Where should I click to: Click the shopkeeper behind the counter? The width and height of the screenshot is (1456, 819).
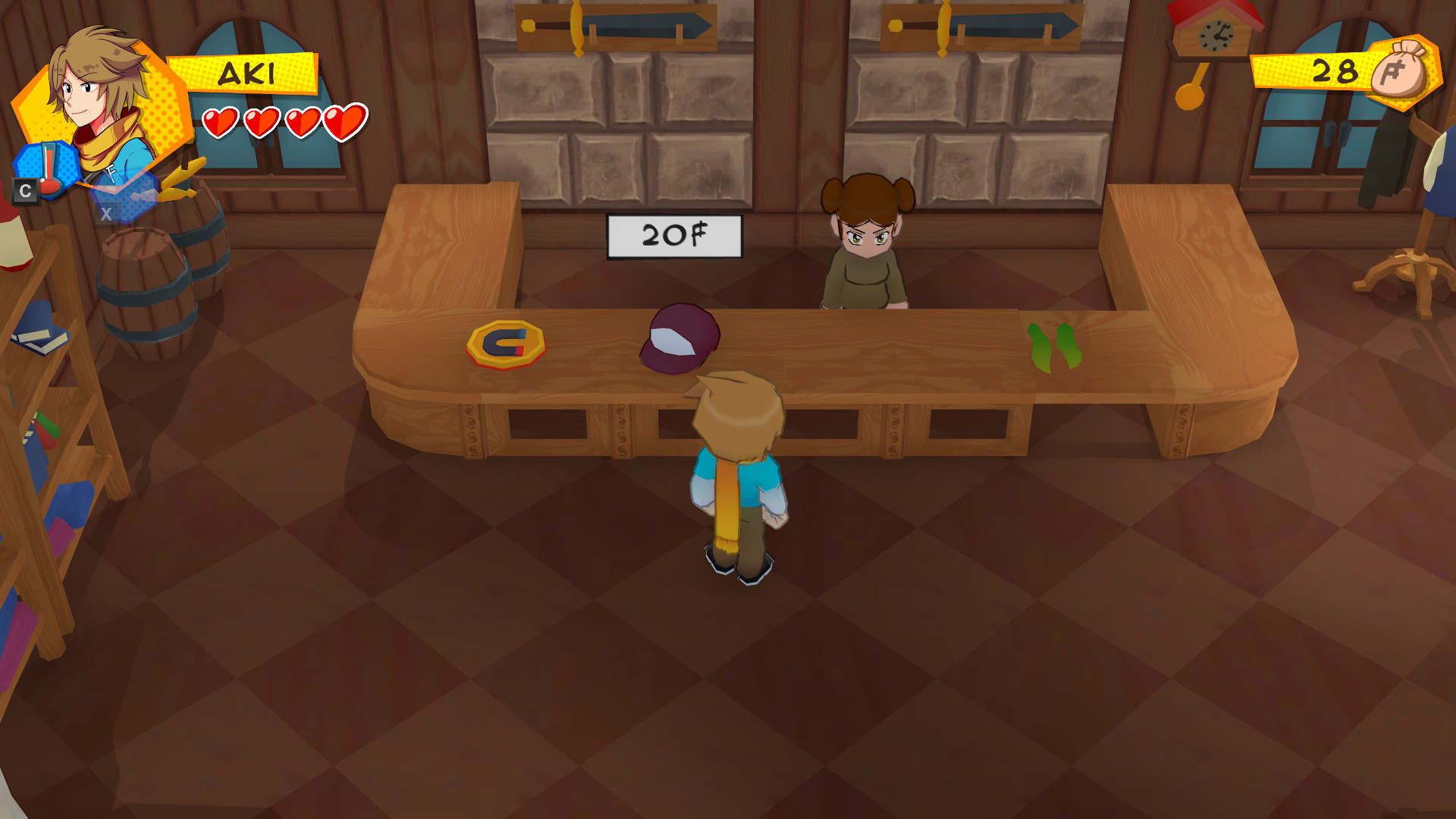[x=867, y=243]
